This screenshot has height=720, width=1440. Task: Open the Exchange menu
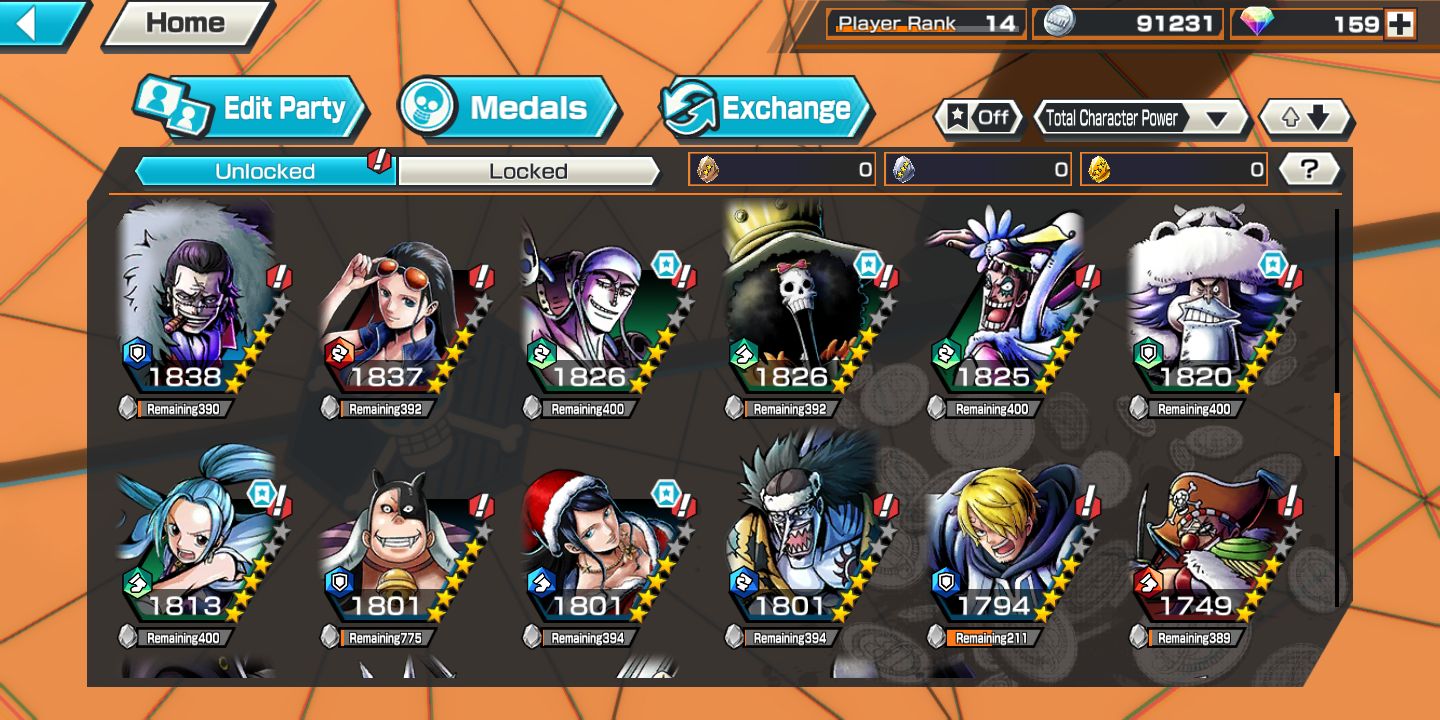tap(765, 108)
